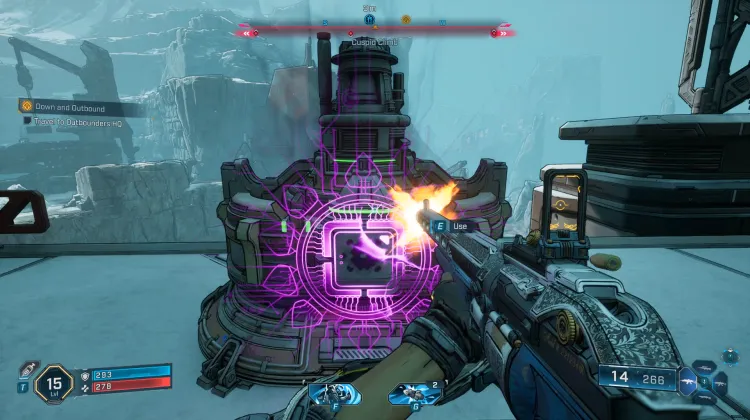
Task: Click the level 15 character badge
Action: tap(53, 384)
